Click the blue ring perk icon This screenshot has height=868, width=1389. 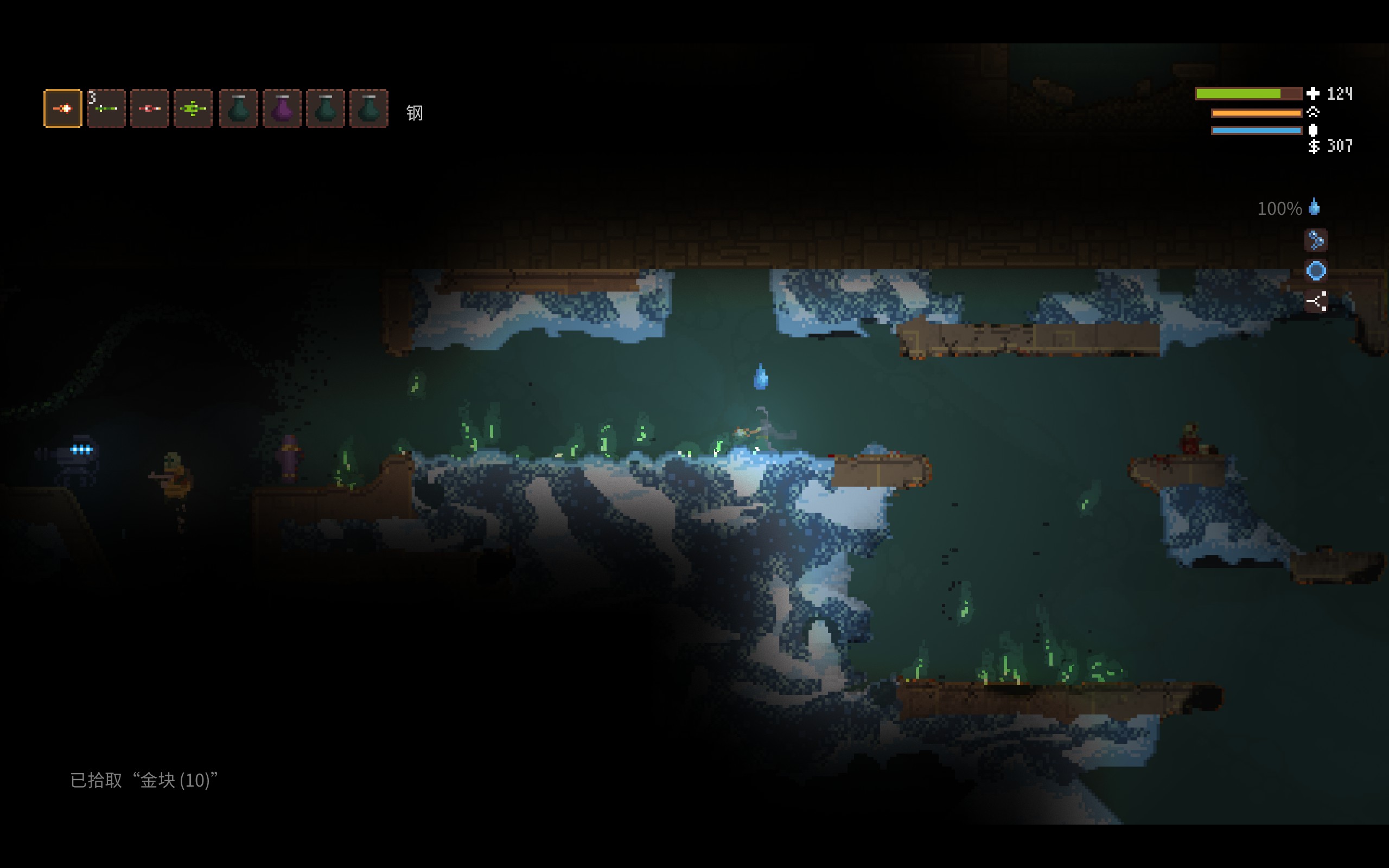(1316, 270)
